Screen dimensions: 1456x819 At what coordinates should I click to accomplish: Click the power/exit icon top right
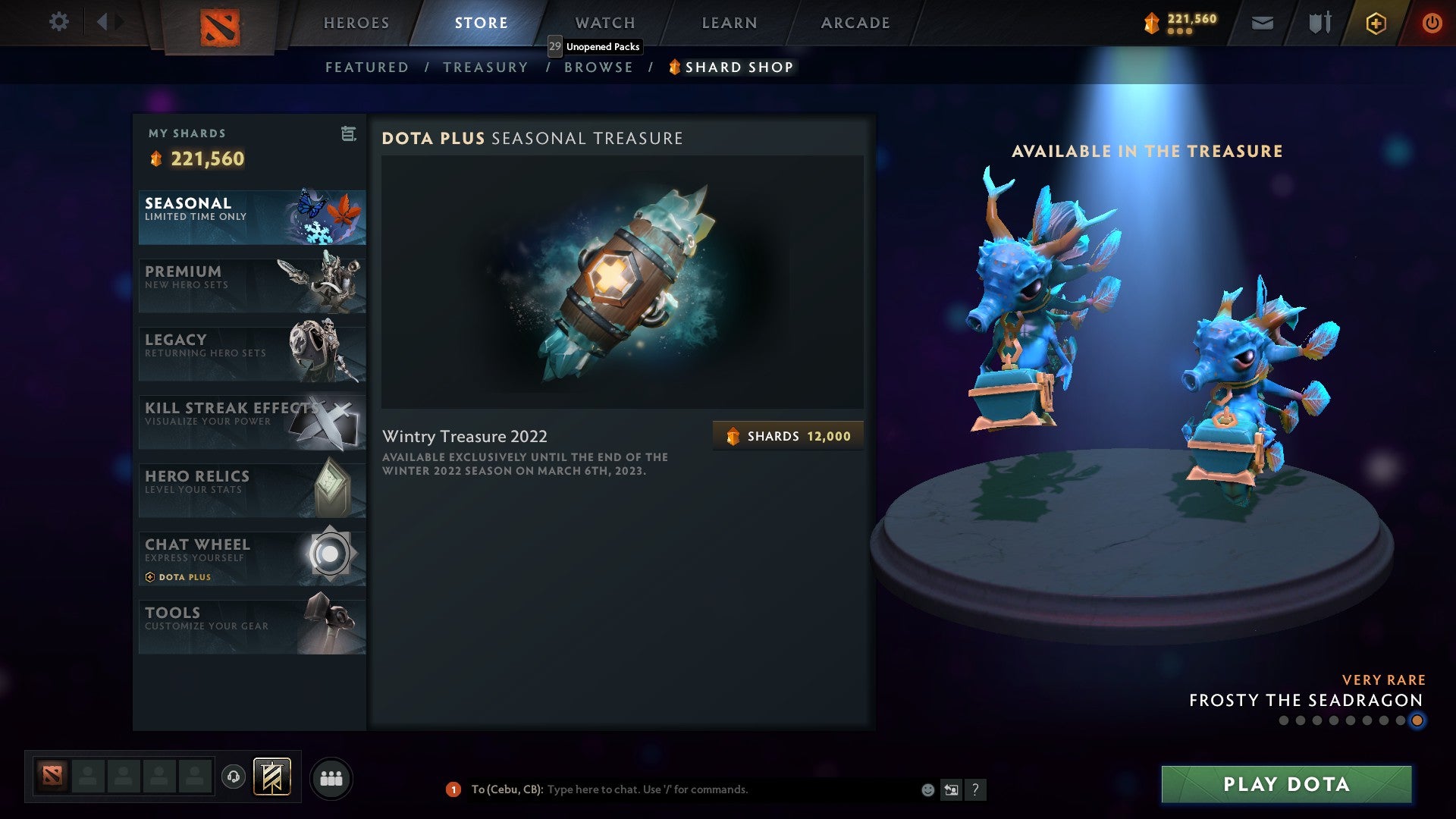(1432, 23)
